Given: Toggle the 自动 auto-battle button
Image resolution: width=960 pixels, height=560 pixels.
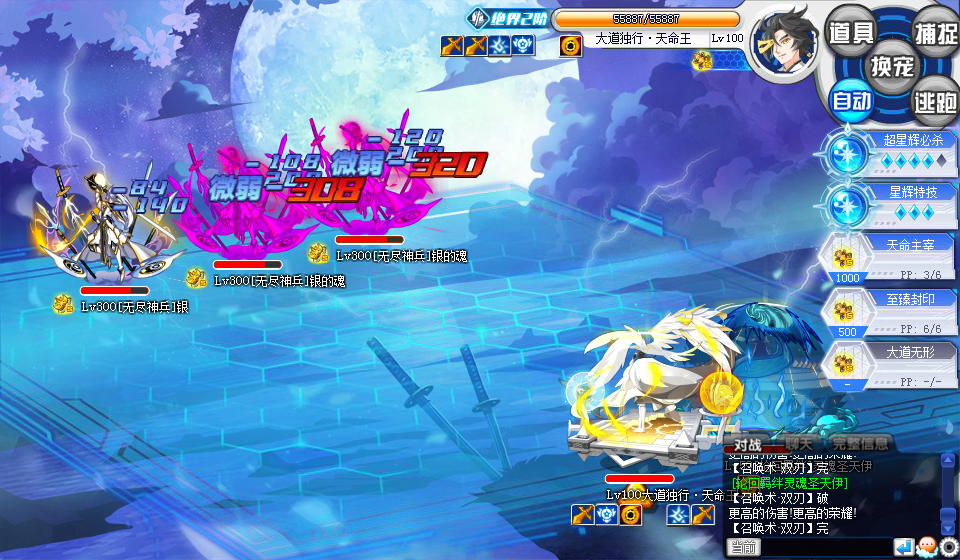Looking at the screenshot, I should pyautogui.click(x=852, y=100).
